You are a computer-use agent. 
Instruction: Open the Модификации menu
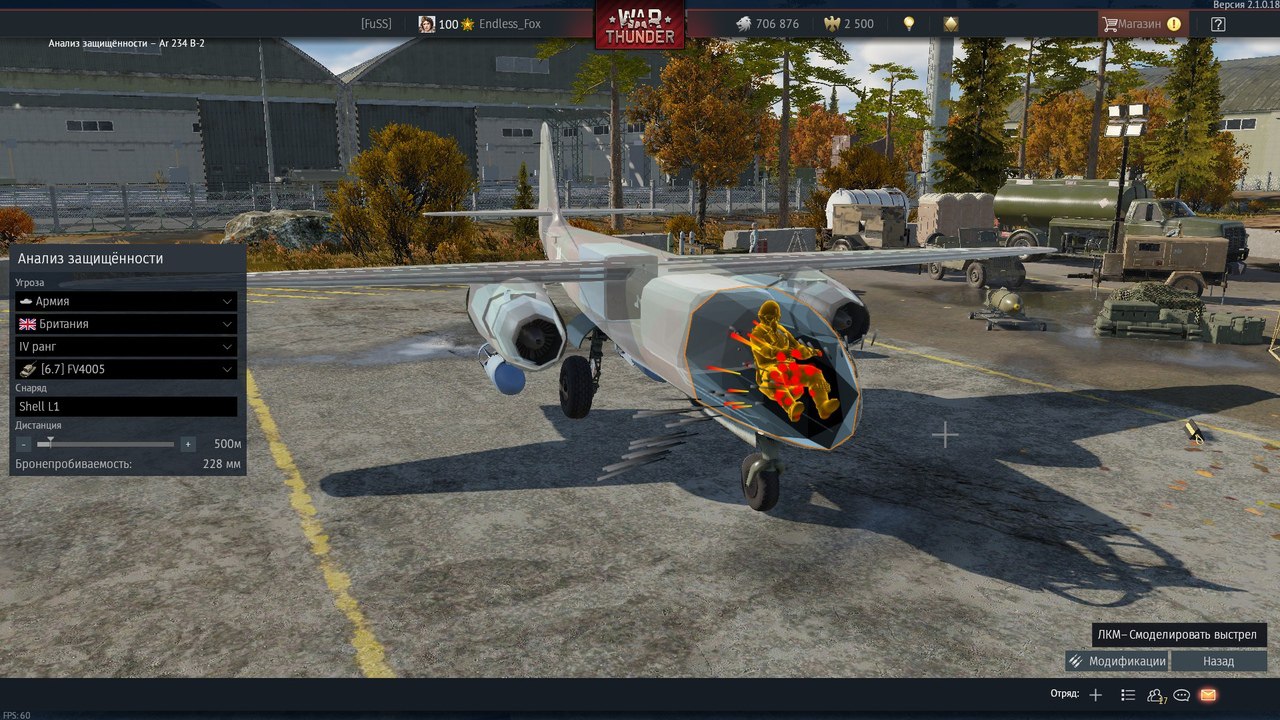[x=1117, y=661]
